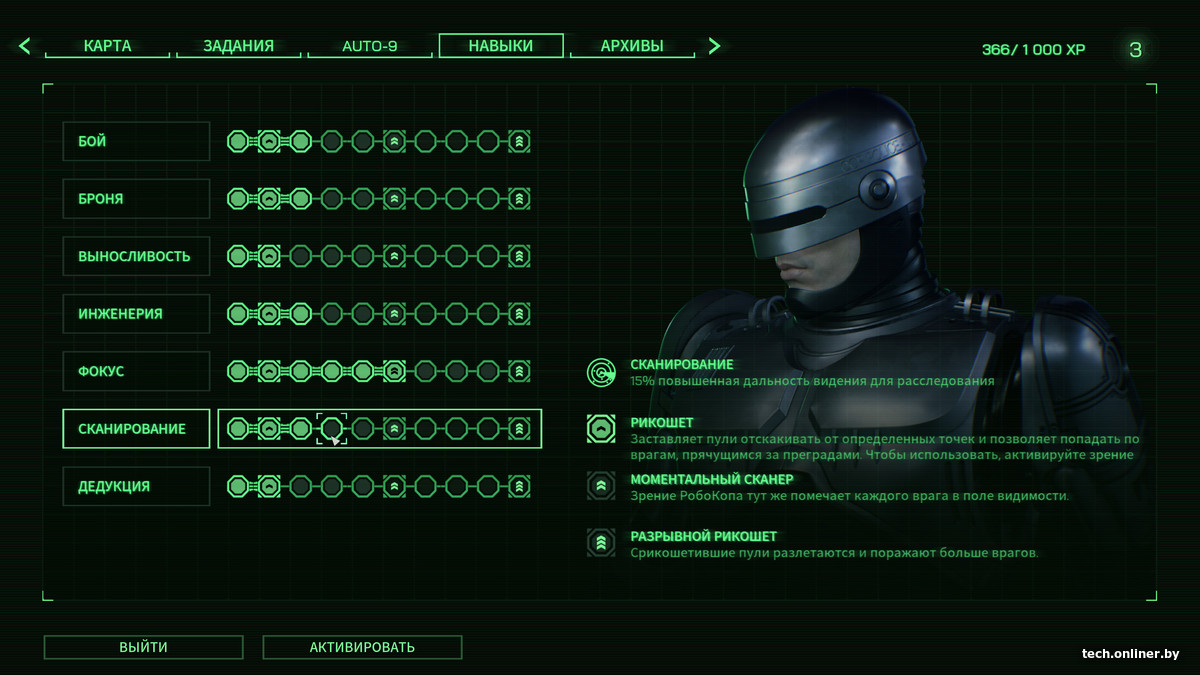Select the СКАНИРОВАНИЕ skill category
1200x675 pixels.
pyautogui.click(x=136, y=429)
